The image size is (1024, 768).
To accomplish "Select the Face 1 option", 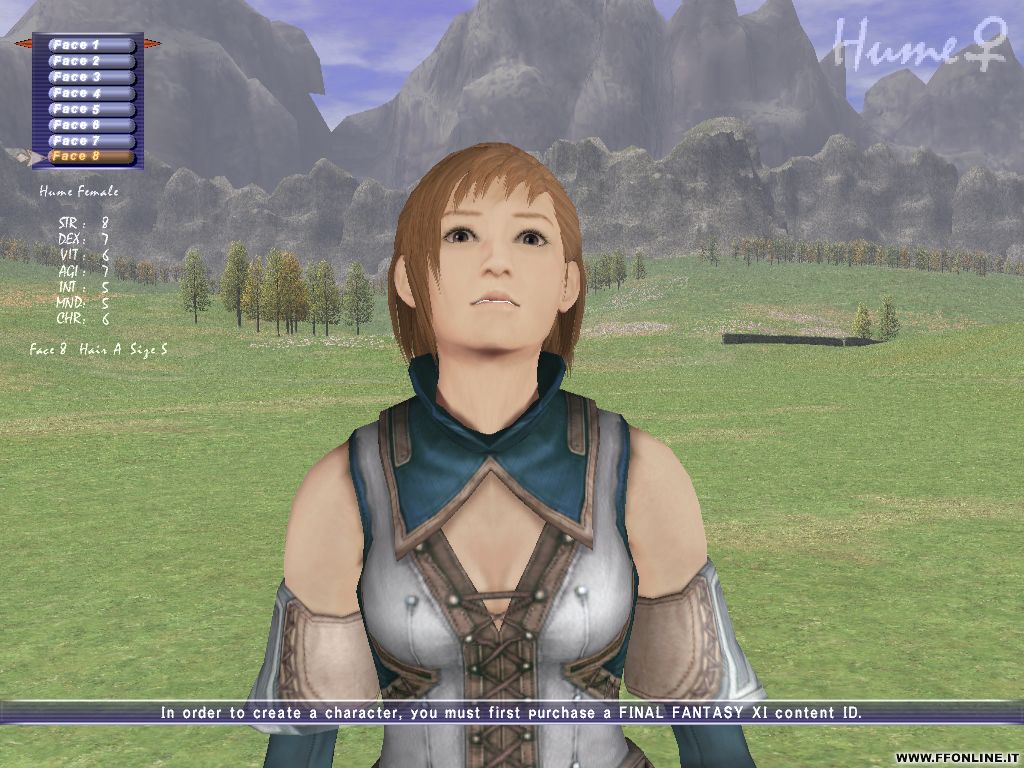I will pyautogui.click(x=90, y=45).
